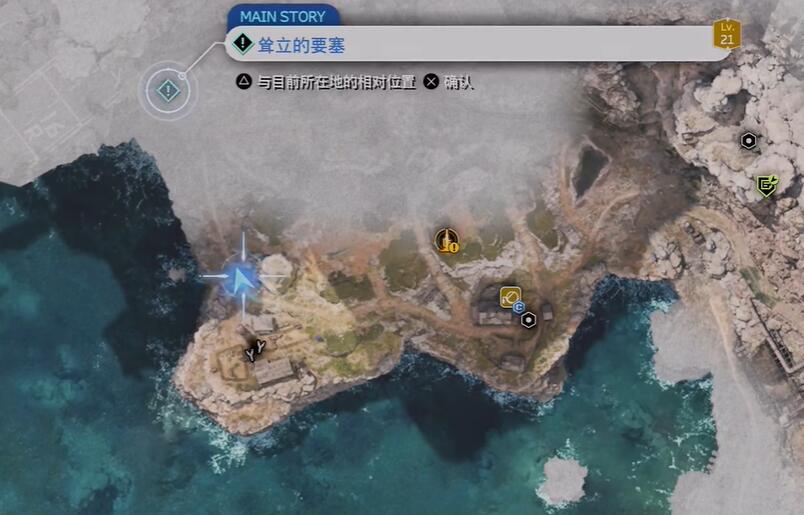804x515 pixels.
Task: Select the orange tower marker with exclamation
Action: pos(446,240)
